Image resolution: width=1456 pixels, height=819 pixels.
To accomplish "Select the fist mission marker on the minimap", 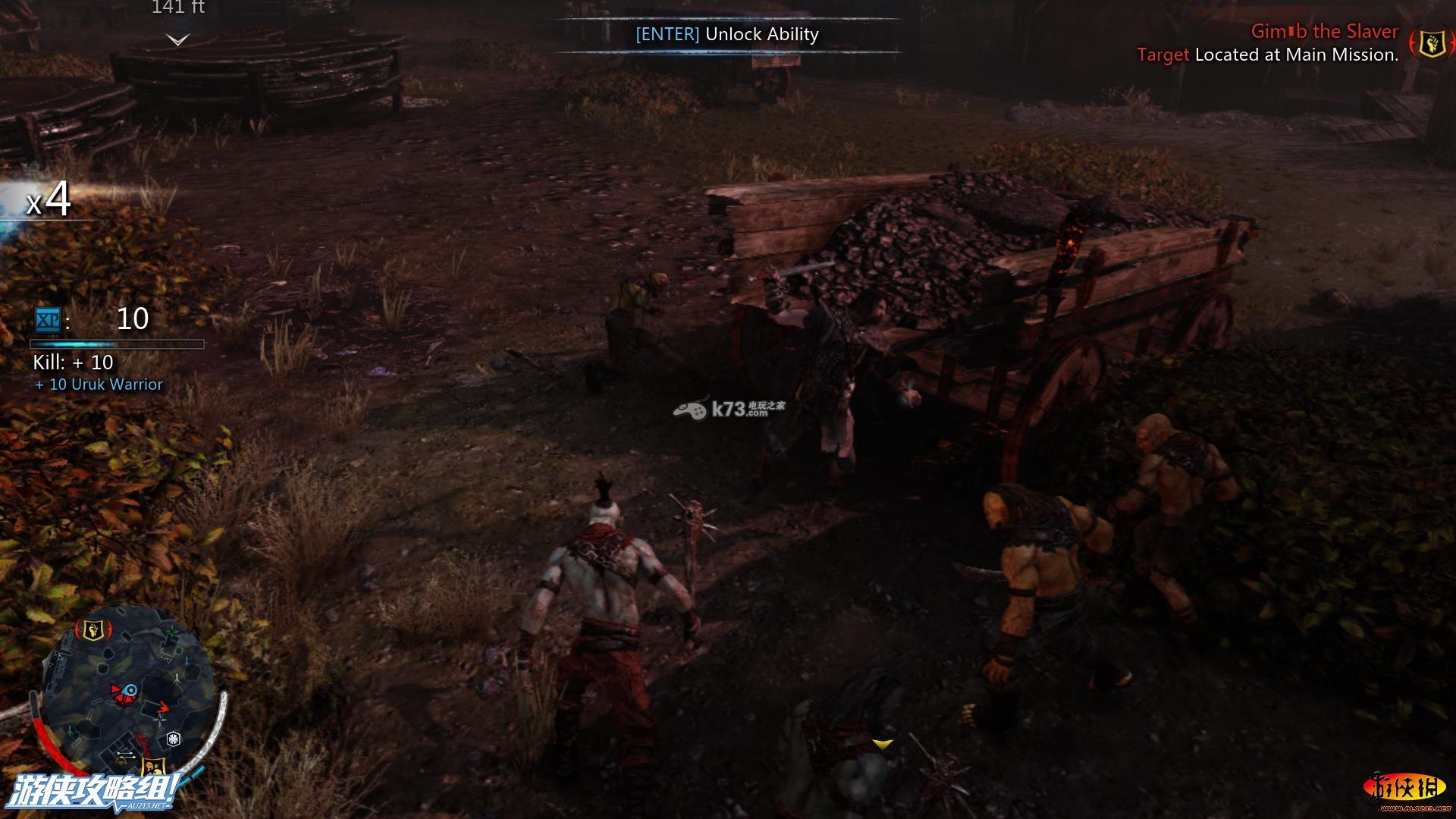I will pyautogui.click(x=93, y=629).
